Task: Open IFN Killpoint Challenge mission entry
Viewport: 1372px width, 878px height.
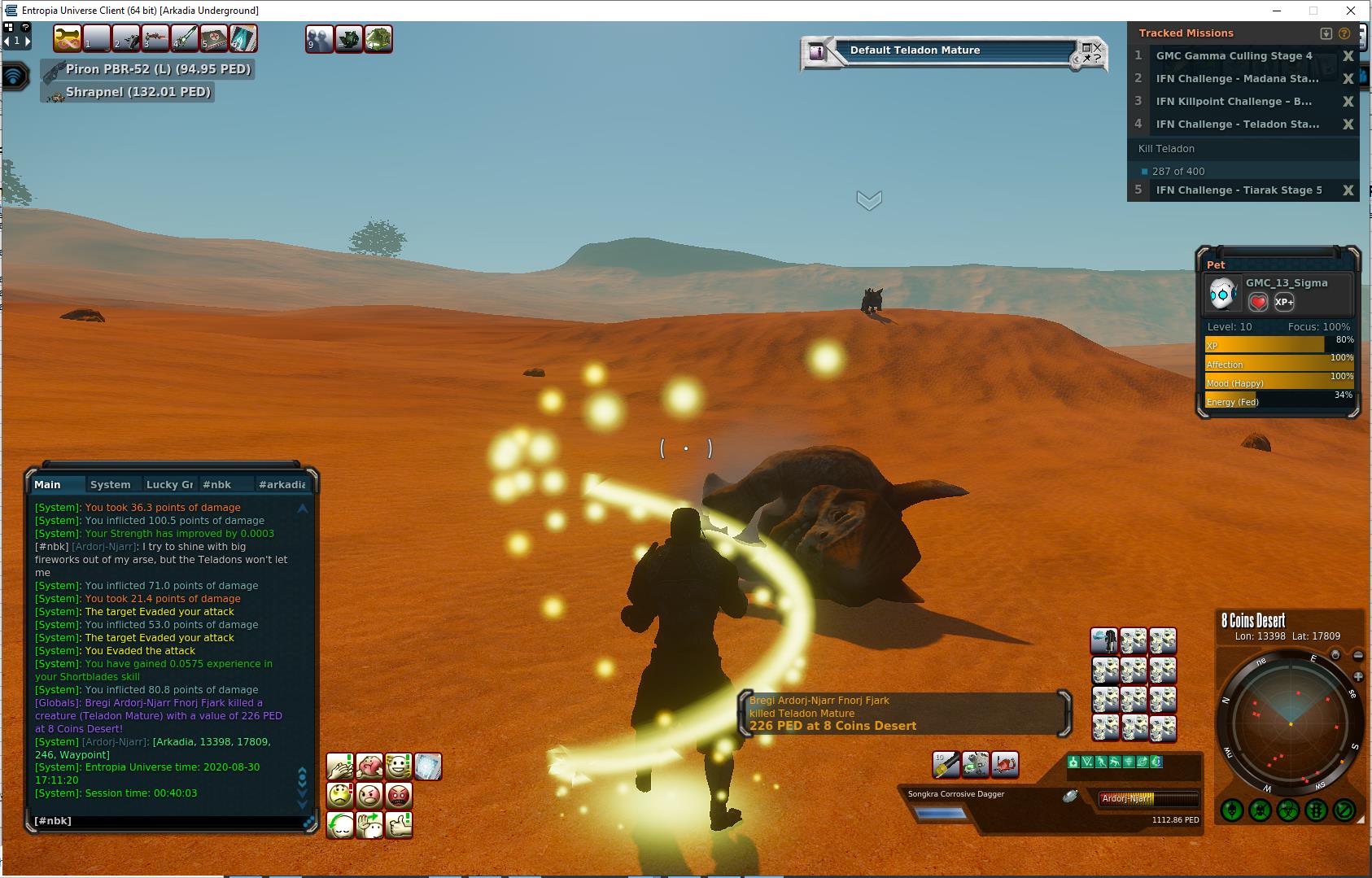Action: tap(1234, 102)
